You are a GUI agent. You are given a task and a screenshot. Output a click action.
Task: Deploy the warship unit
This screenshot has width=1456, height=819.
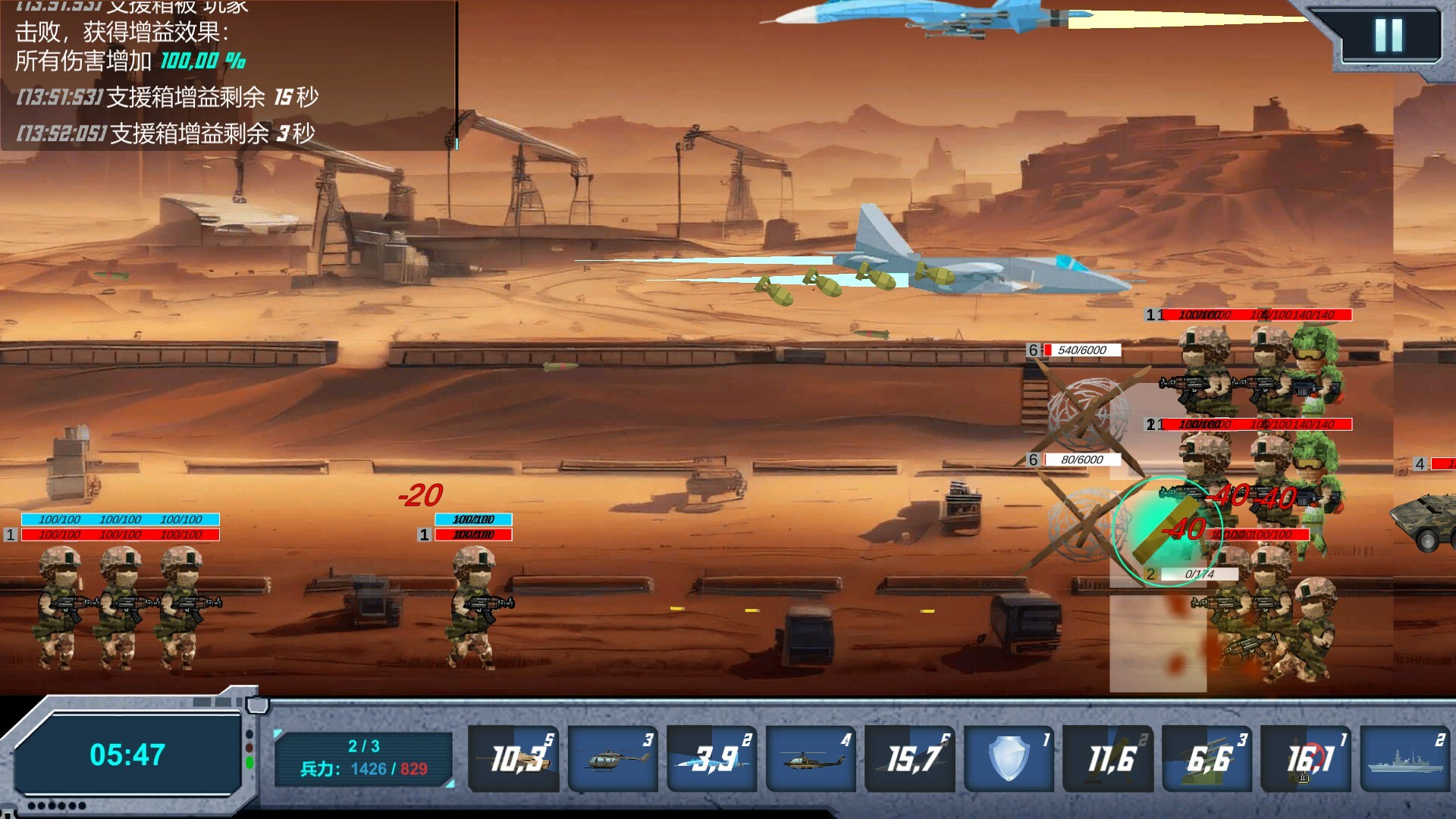(1404, 757)
